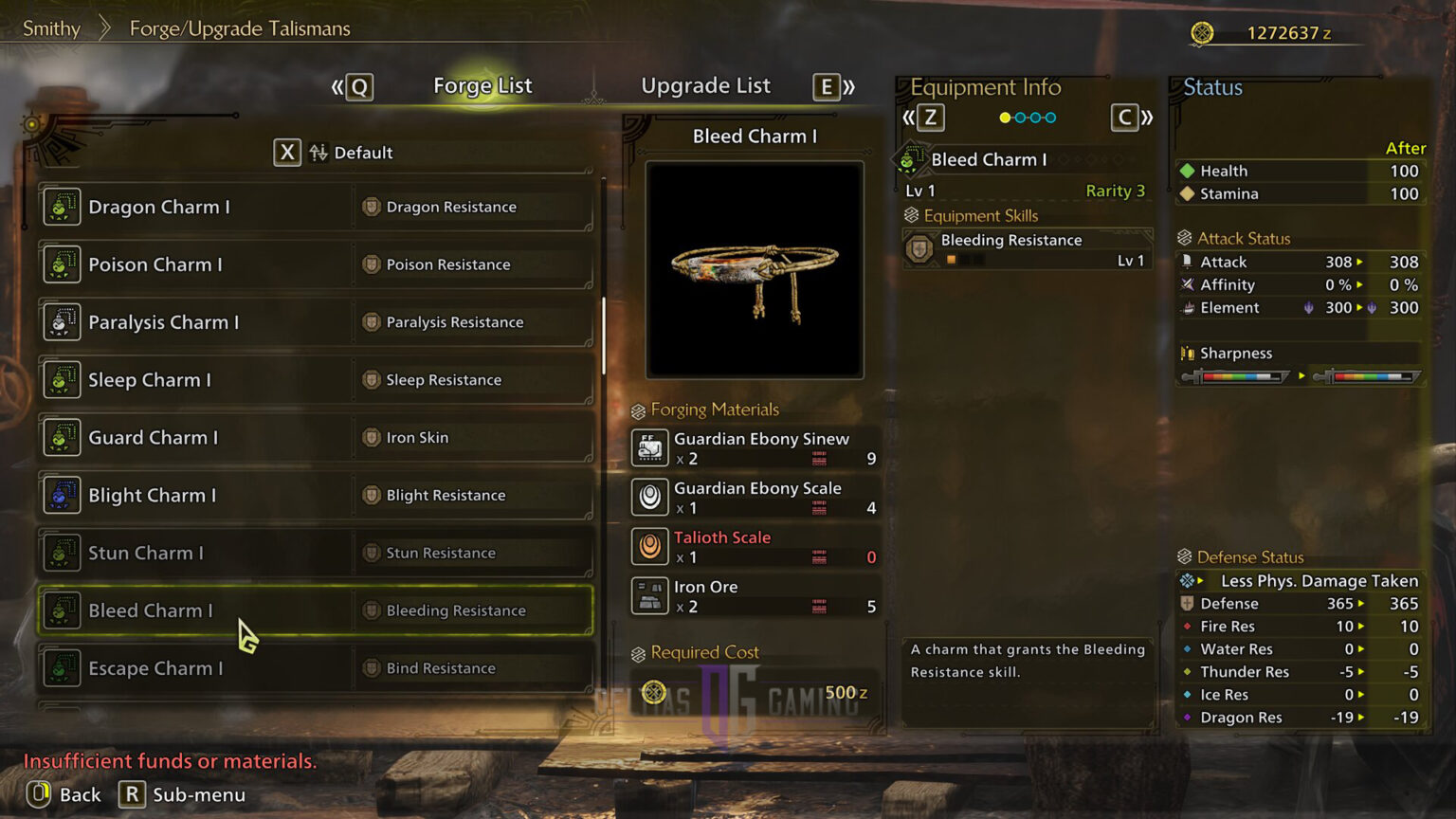Screen dimensions: 1456x819
Task: Open the Sub-menu option
Action: click(183, 794)
